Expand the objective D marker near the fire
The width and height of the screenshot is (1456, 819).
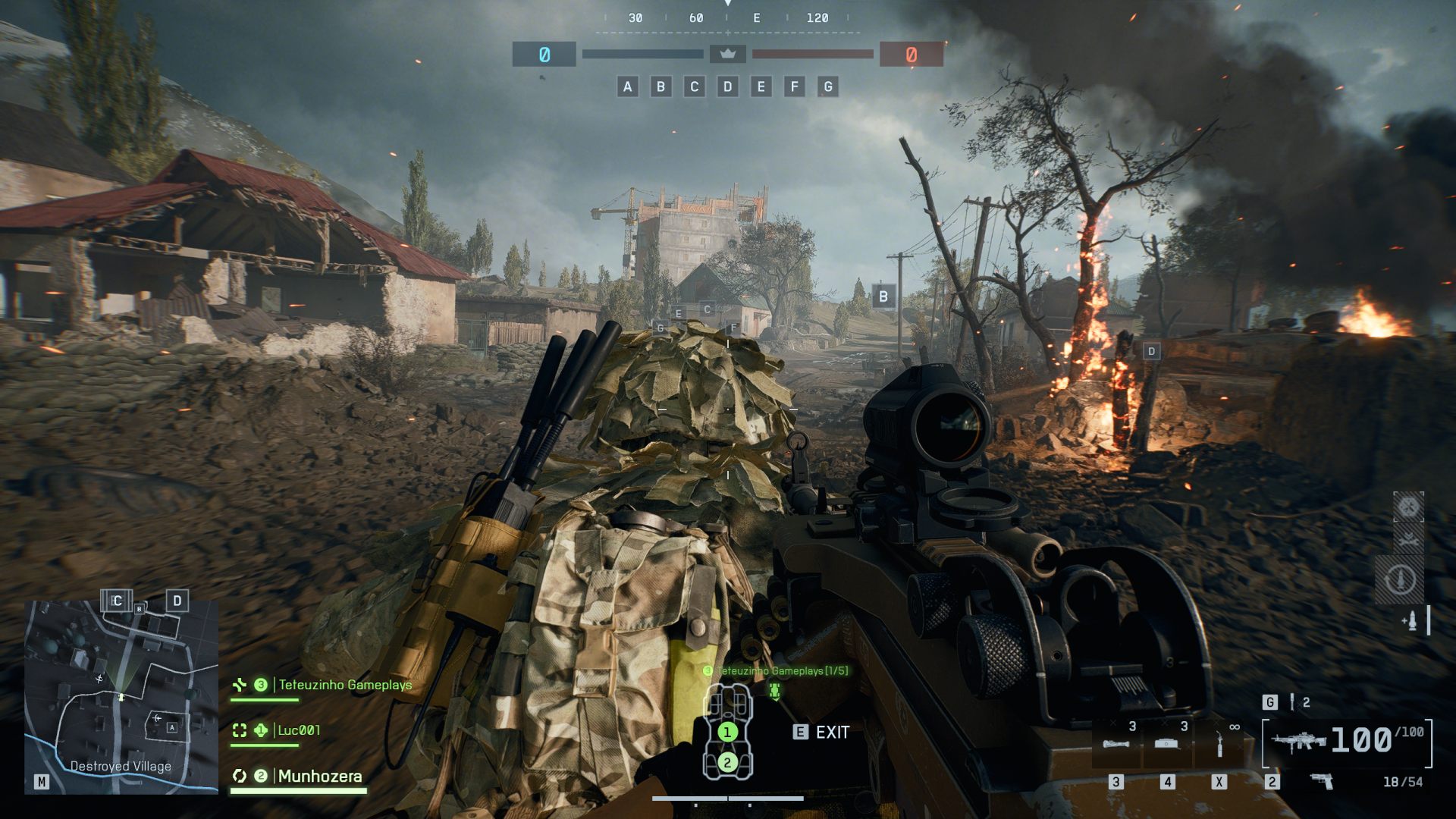click(1151, 351)
